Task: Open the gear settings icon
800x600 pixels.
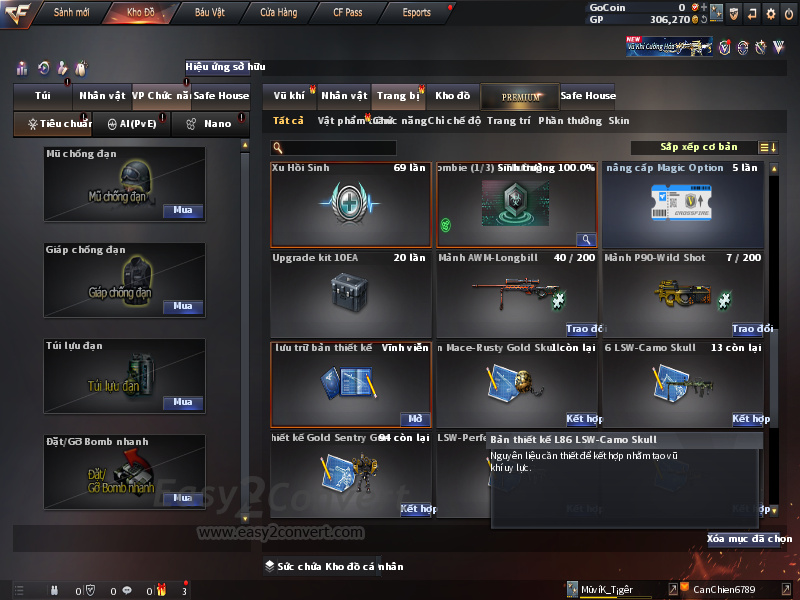Action: (770, 13)
